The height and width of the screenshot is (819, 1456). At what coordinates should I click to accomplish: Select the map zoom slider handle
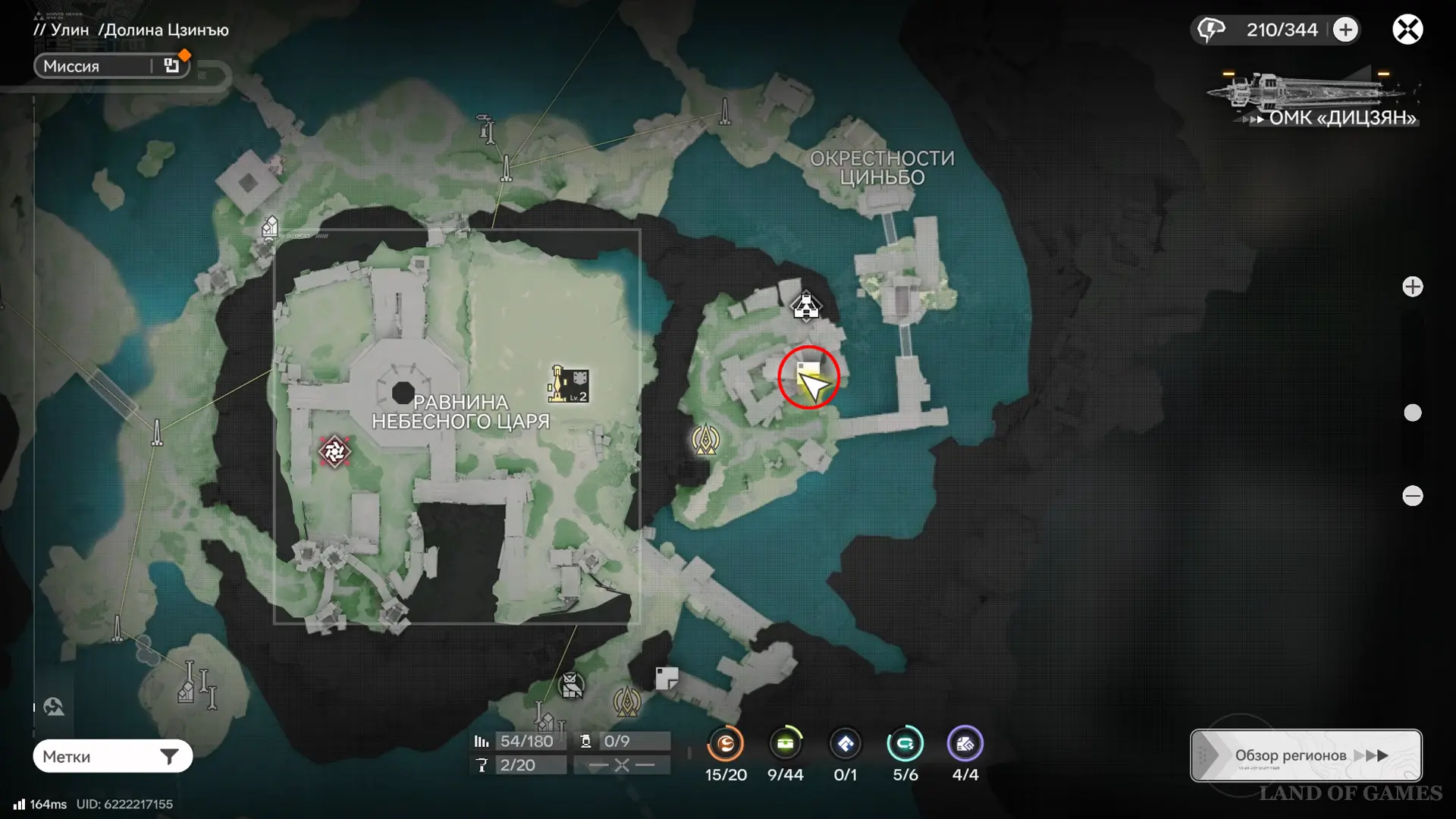point(1412,413)
